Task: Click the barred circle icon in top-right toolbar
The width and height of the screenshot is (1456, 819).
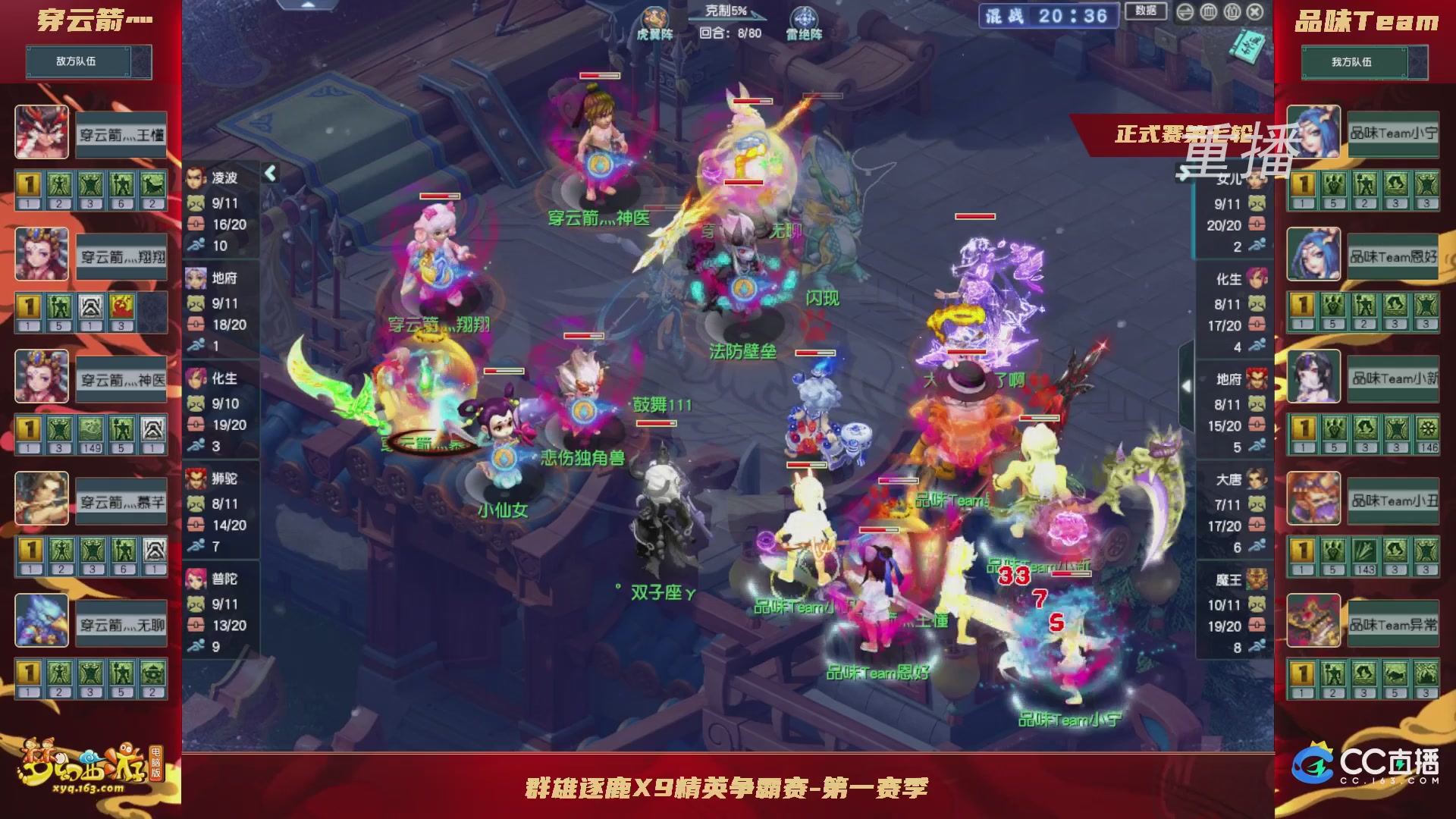Action: [x=1185, y=12]
